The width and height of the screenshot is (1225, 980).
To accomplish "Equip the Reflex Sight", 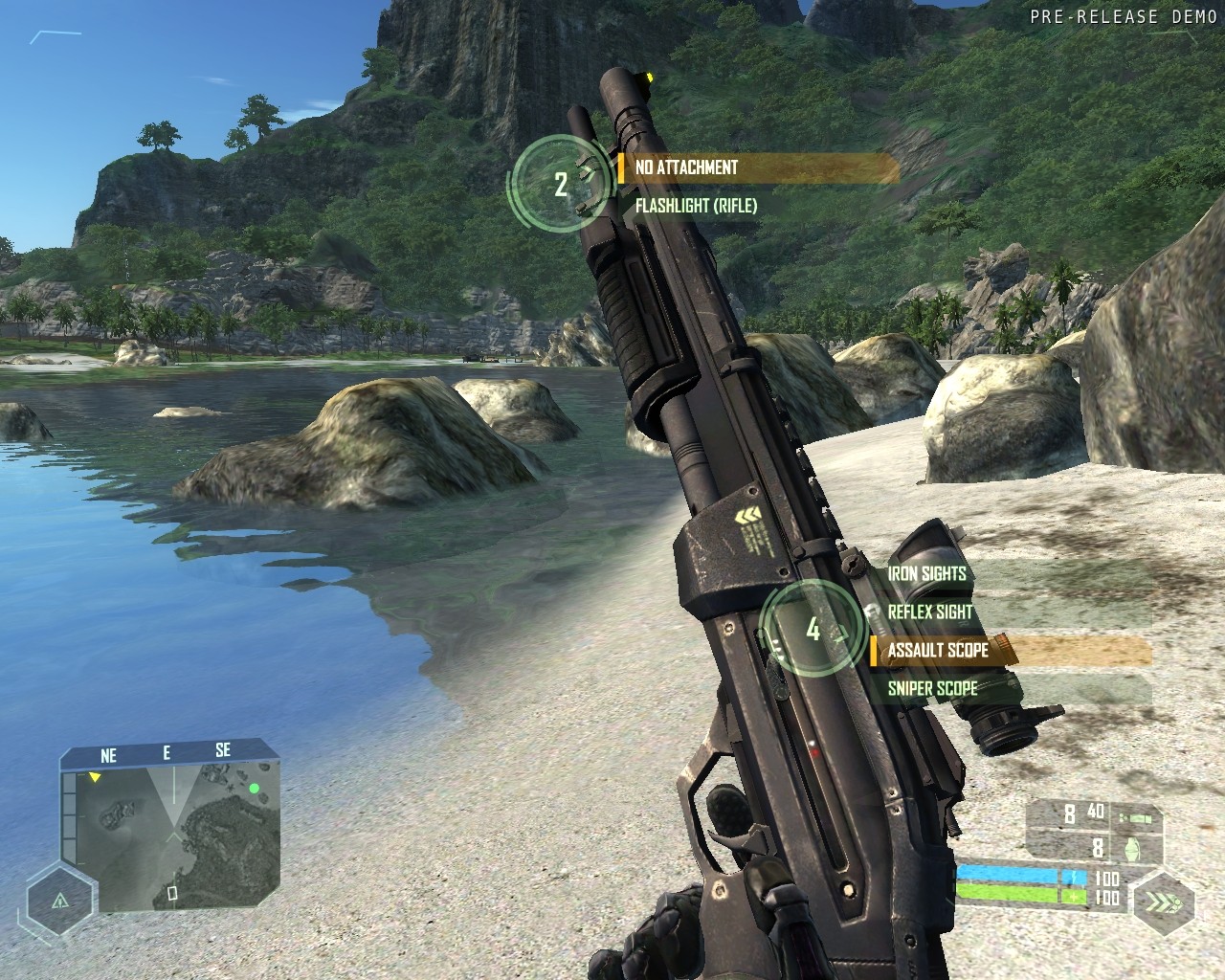I will 929,612.
